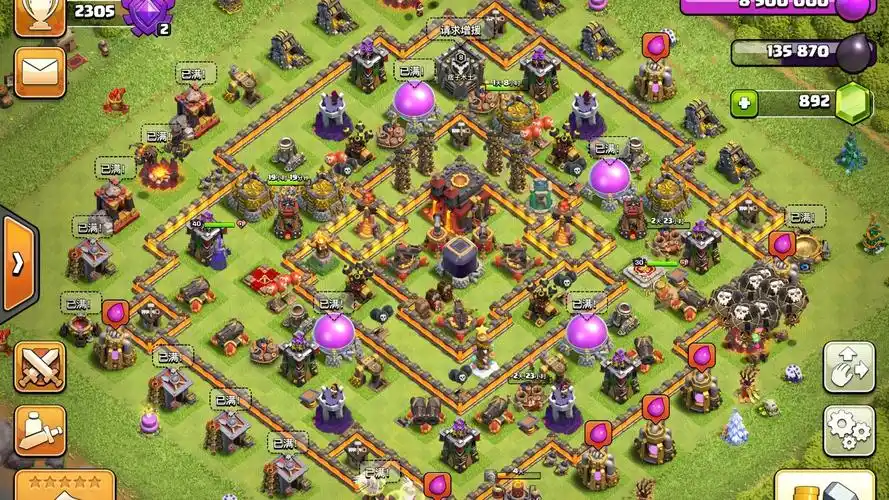Open the army training sword button
Screen dimensions: 889x500
coord(39,430)
